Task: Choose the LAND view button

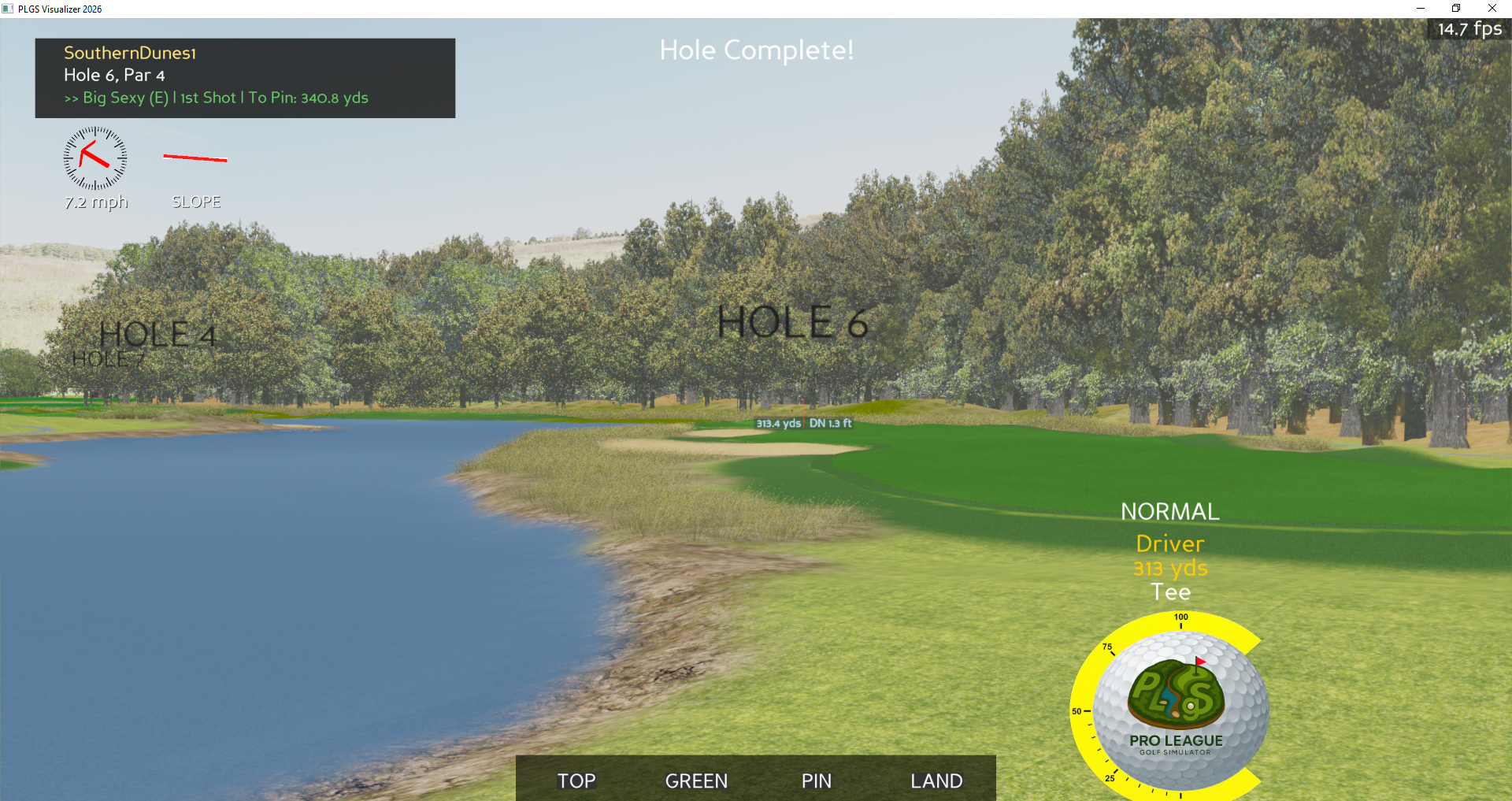Action: click(936, 781)
